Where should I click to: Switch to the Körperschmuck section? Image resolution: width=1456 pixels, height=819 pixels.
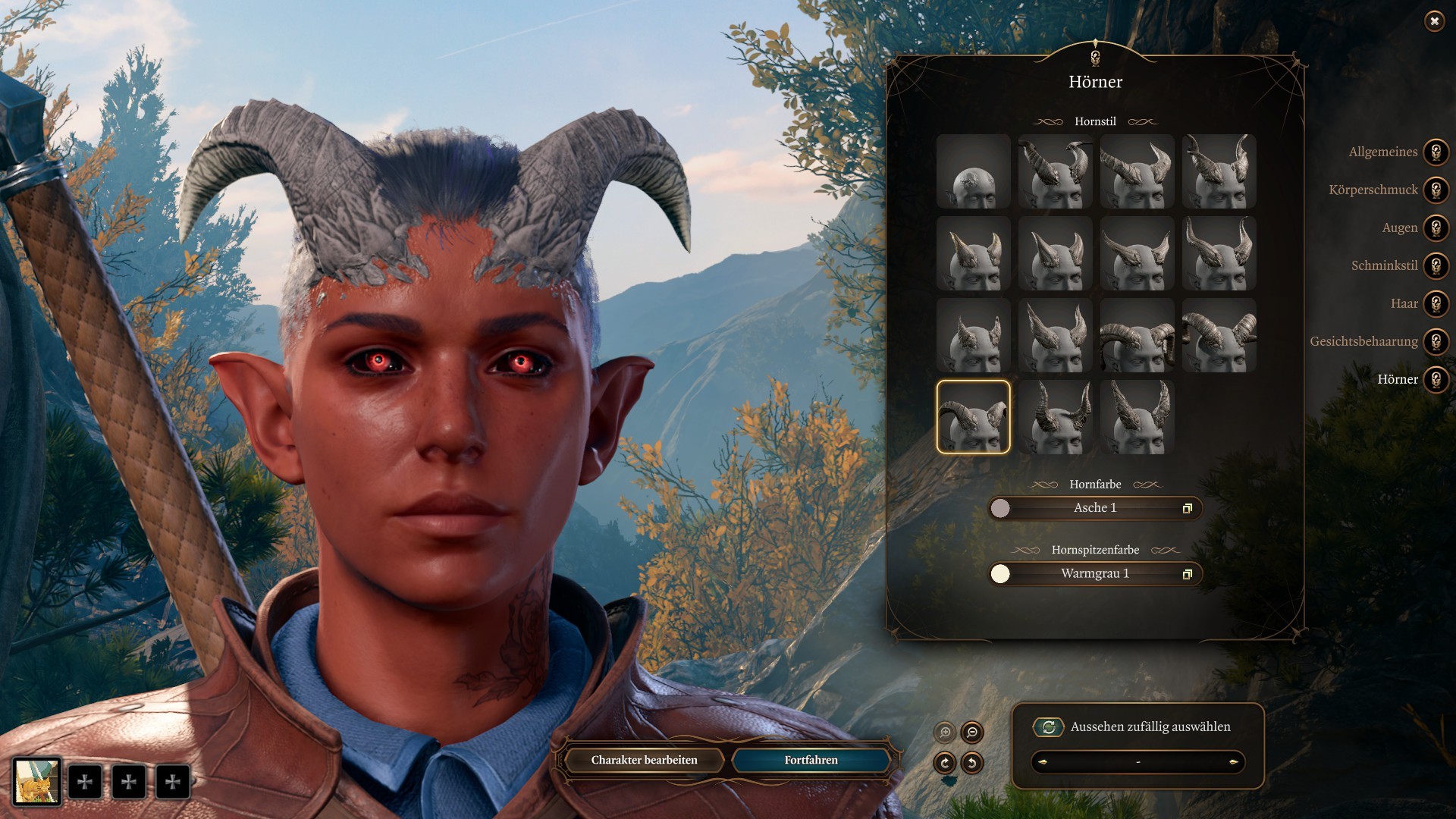[x=1436, y=190]
